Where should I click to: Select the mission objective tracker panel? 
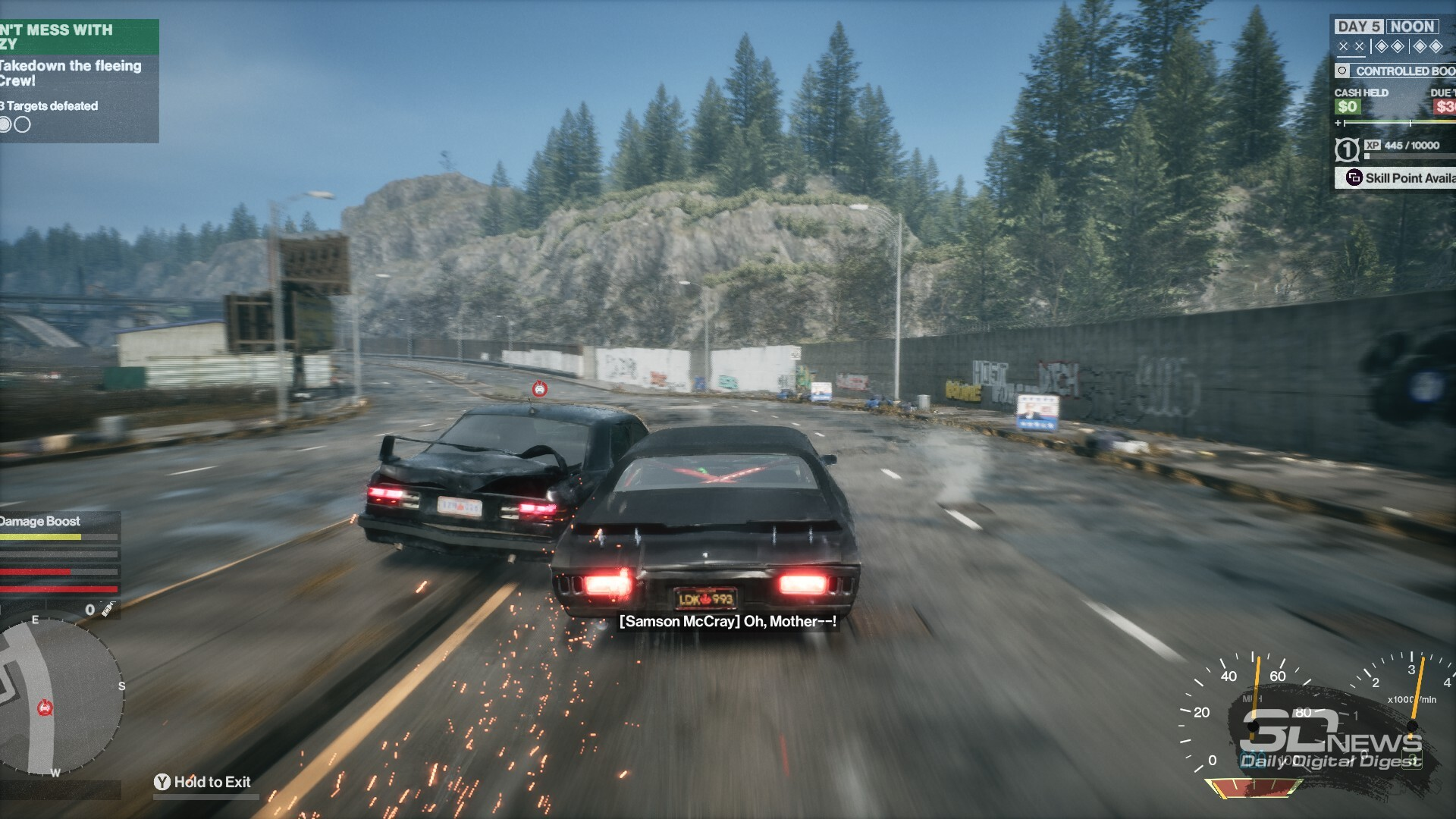pyautogui.click(x=77, y=80)
